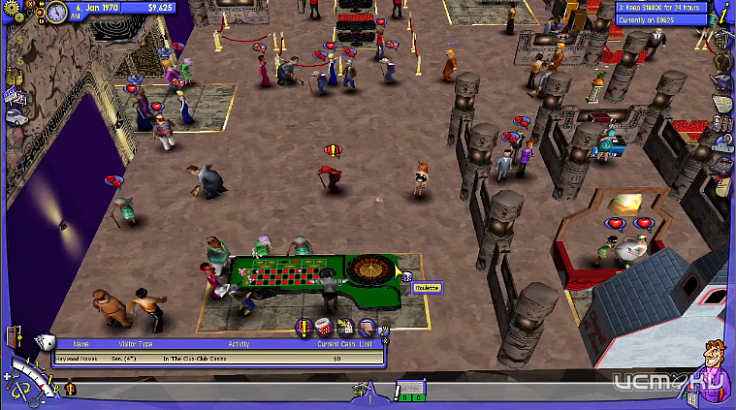The image size is (736, 410).
Task: Open the cash register icon on bottom bar
Action: (410, 388)
